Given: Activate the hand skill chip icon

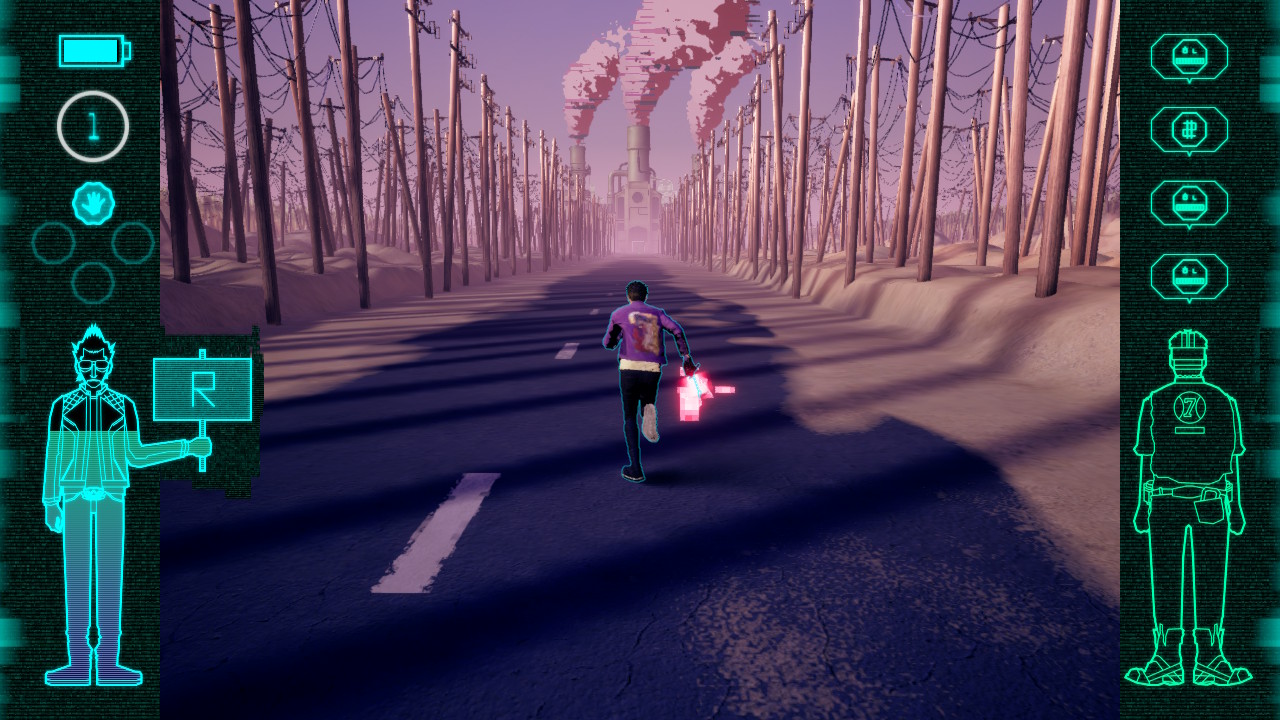Looking at the screenshot, I should tap(93, 203).
